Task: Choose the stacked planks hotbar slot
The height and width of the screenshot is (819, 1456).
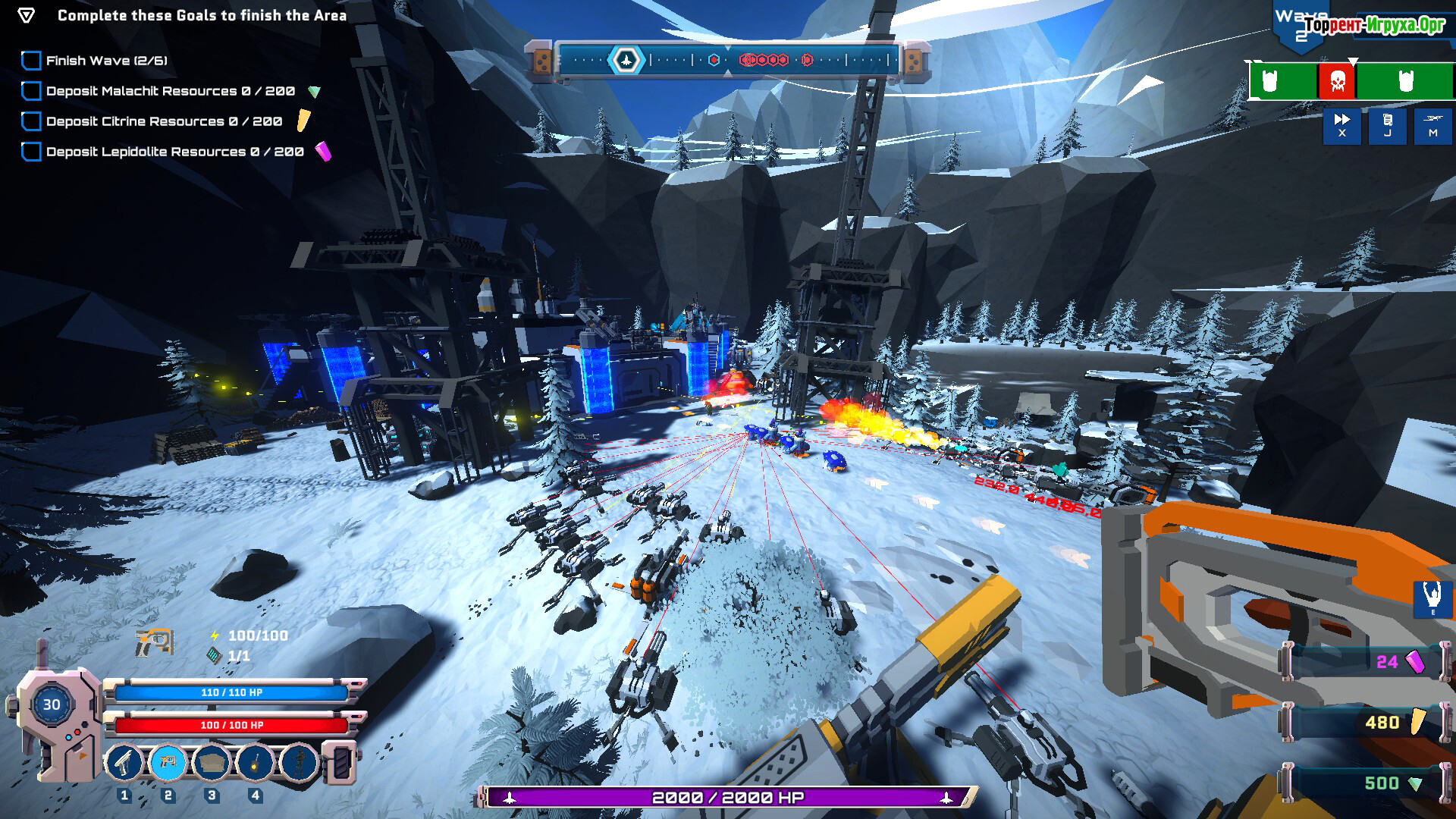Action: 212,761
